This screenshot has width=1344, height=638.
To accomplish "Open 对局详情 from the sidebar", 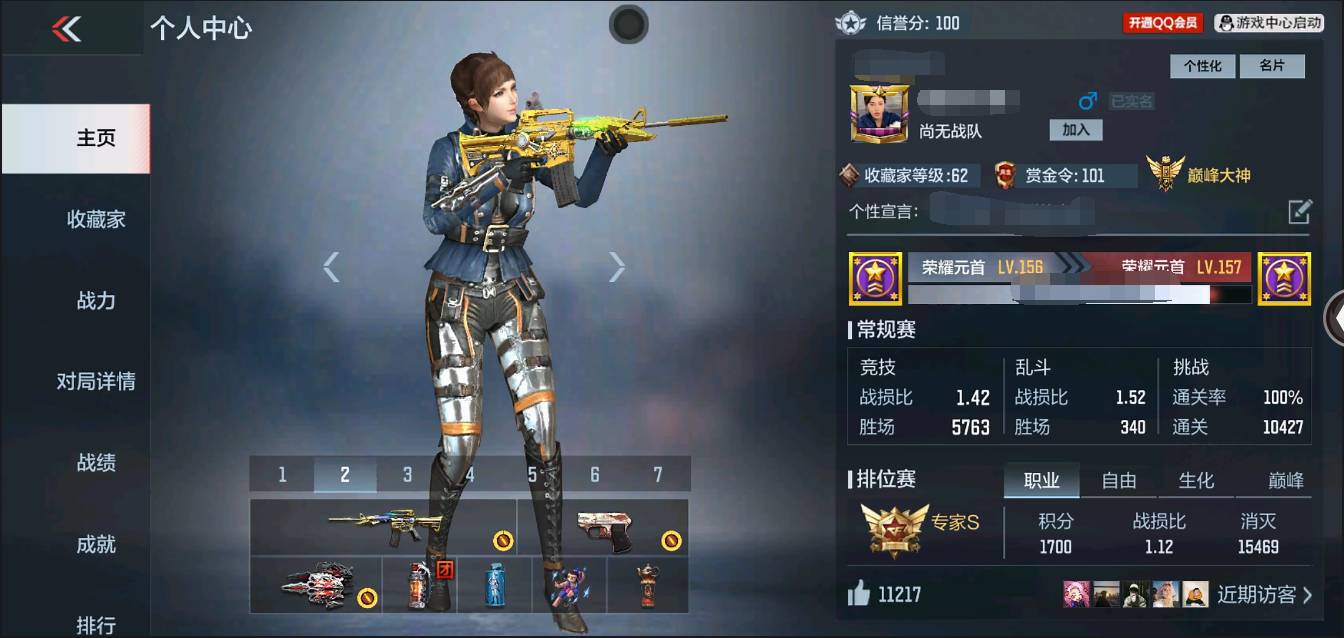I will [x=96, y=381].
